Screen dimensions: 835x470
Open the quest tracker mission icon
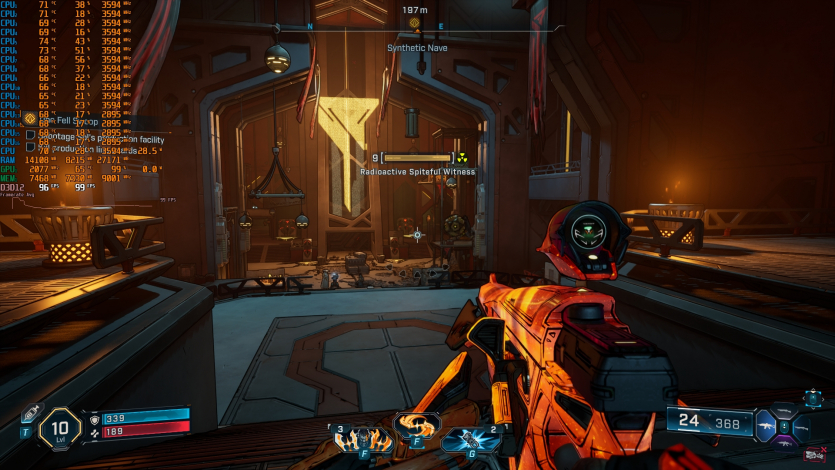pos(30,118)
